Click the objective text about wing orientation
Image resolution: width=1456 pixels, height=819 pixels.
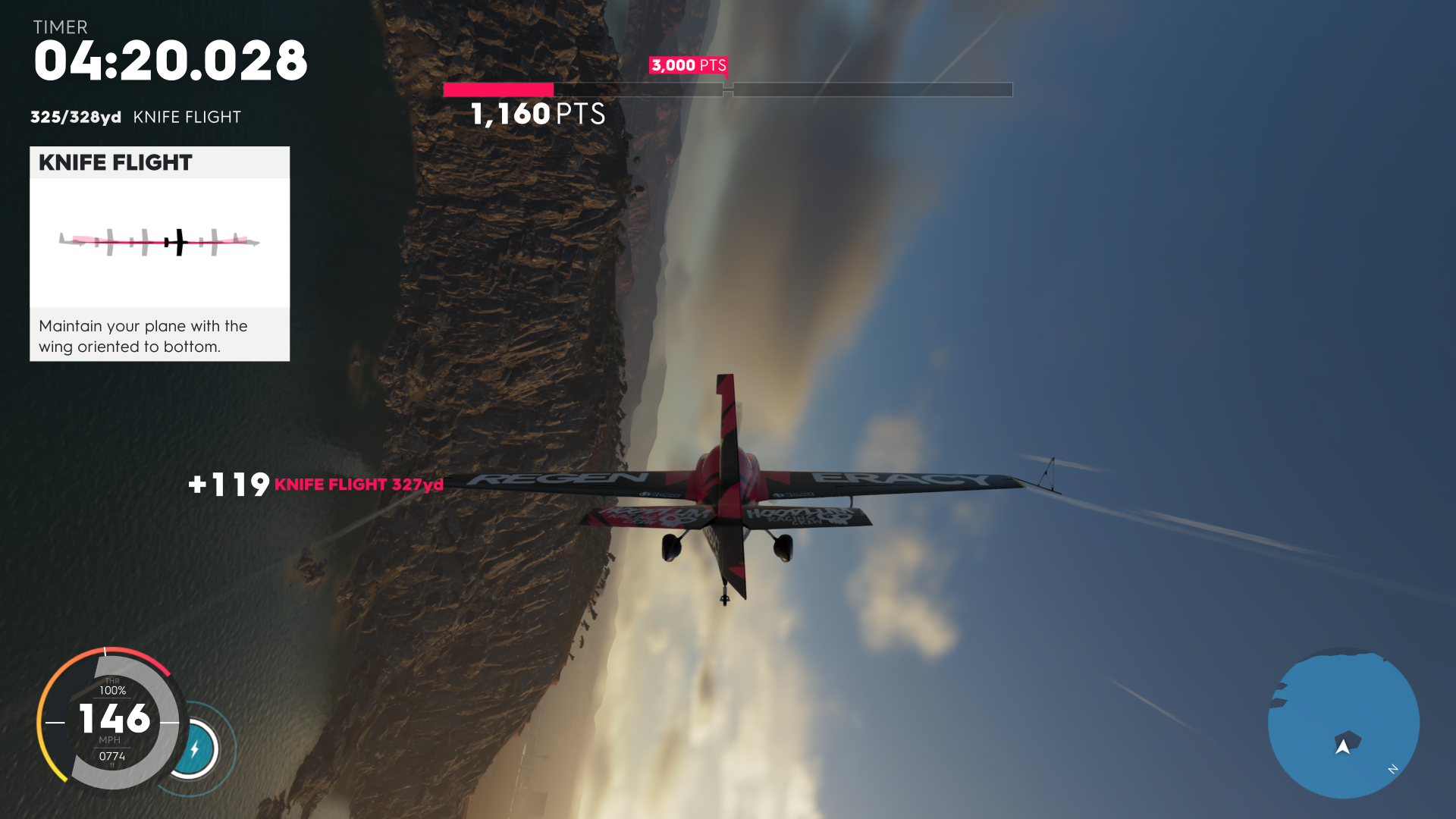tap(143, 336)
